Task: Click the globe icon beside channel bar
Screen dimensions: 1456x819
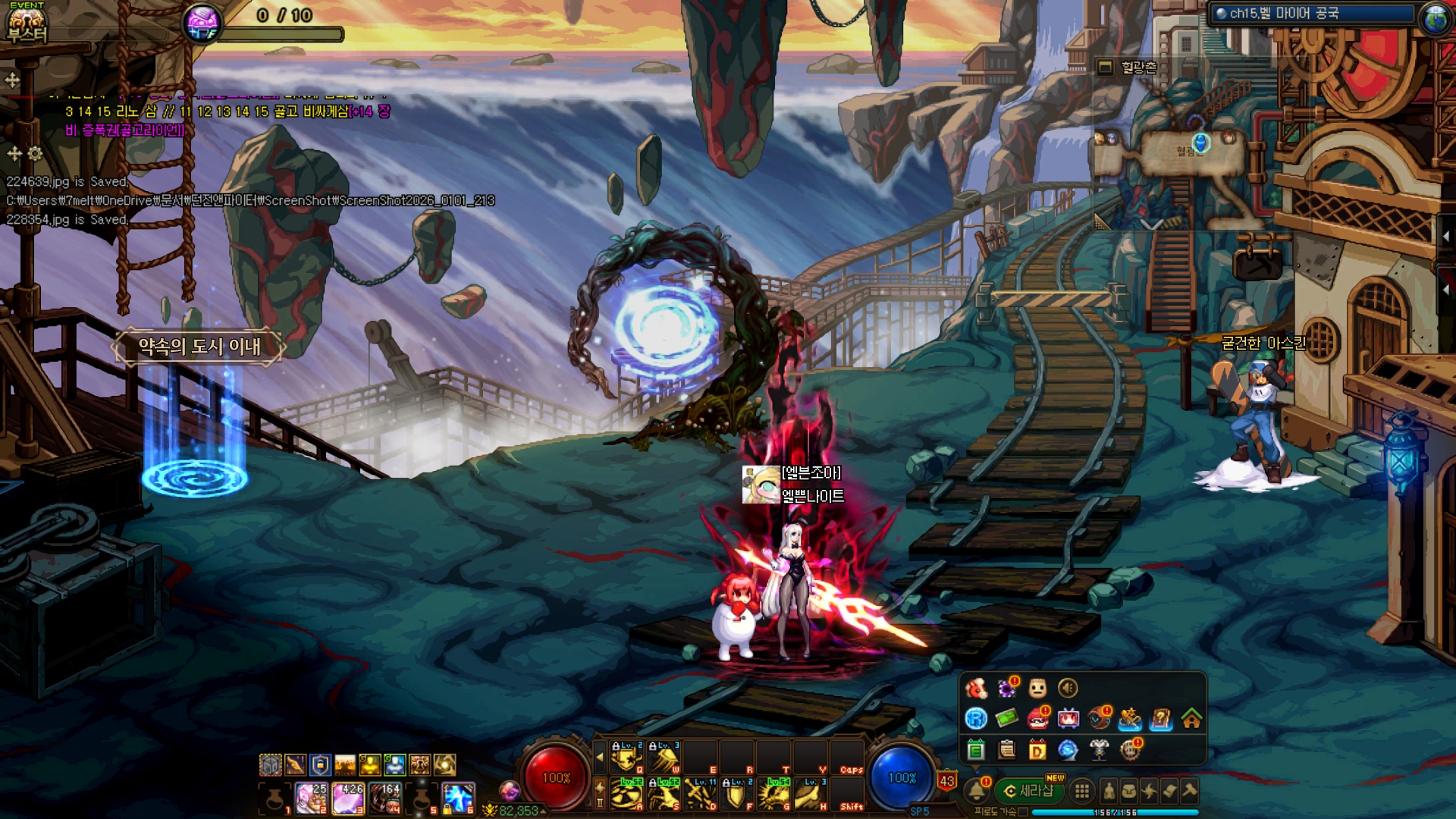Action: (x=1435, y=19)
